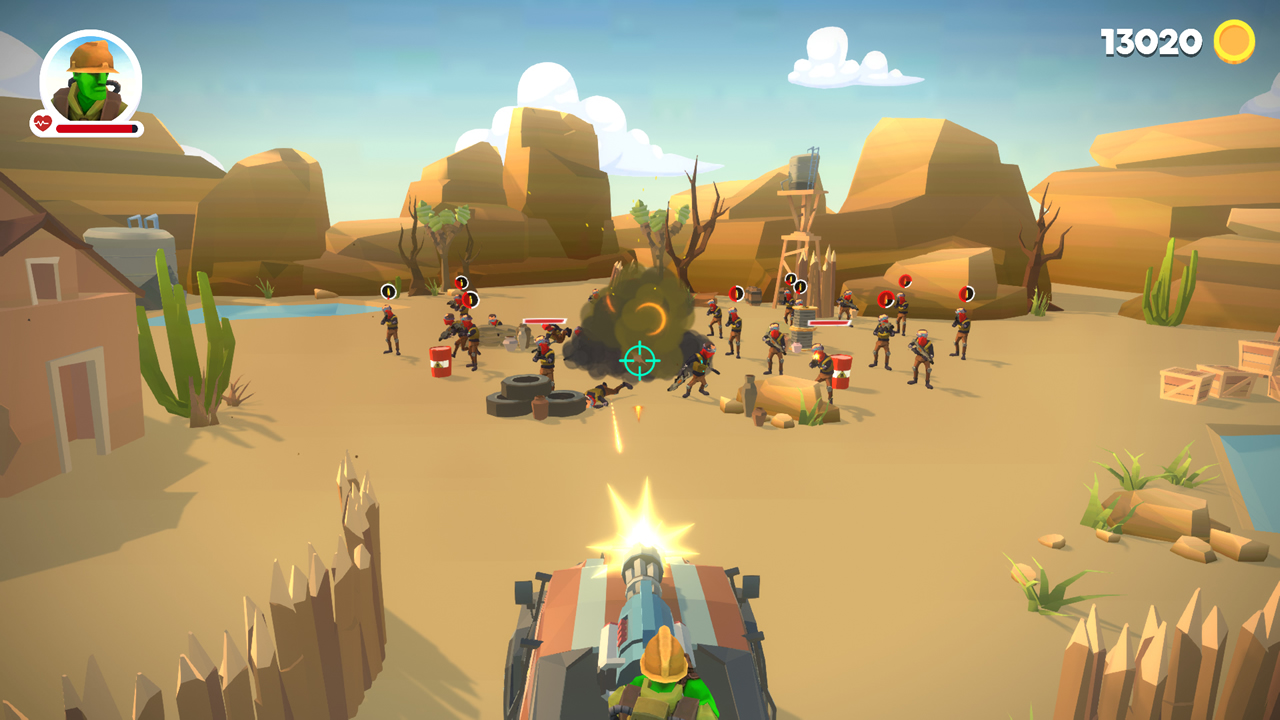
Task: Toggle the enemy marker above the soldier by the barrels
Action: pyautogui.click(x=470, y=299)
